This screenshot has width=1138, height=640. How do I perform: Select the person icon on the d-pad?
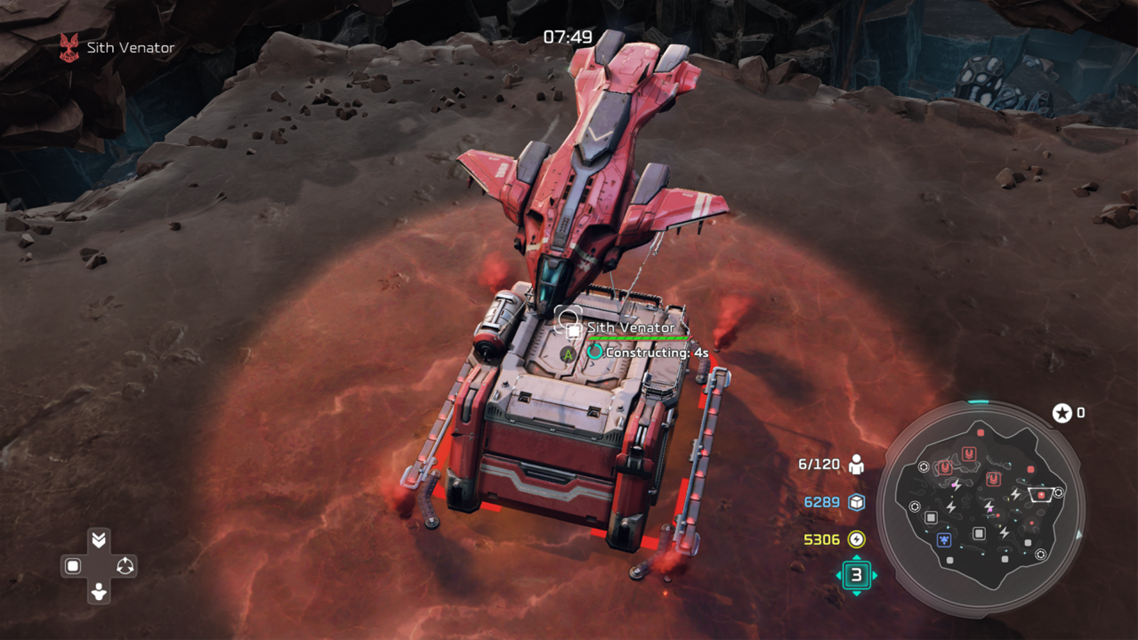click(x=98, y=591)
